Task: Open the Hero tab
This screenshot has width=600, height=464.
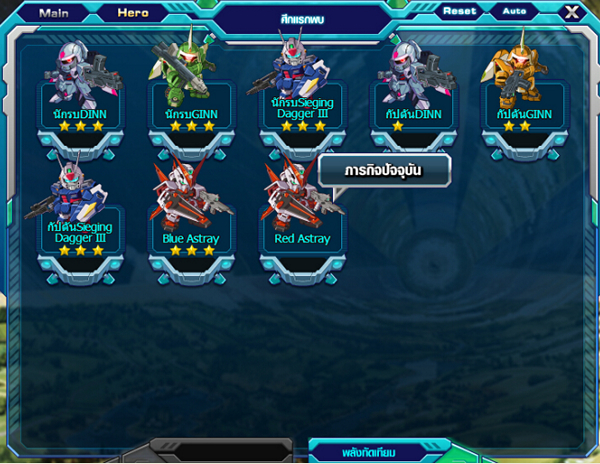Action: coord(132,13)
